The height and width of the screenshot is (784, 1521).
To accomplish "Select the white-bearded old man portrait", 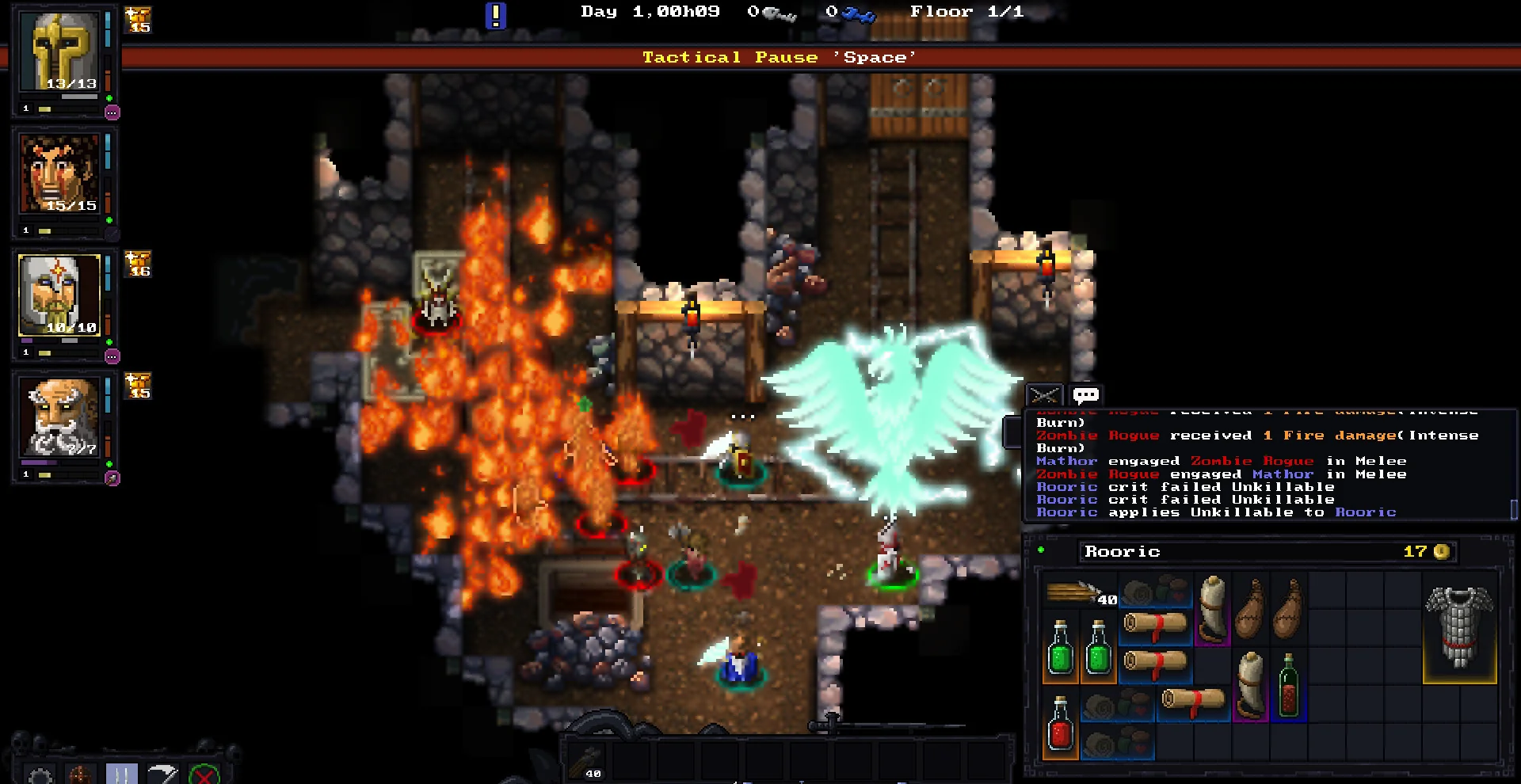I will pyautogui.click(x=60, y=417).
